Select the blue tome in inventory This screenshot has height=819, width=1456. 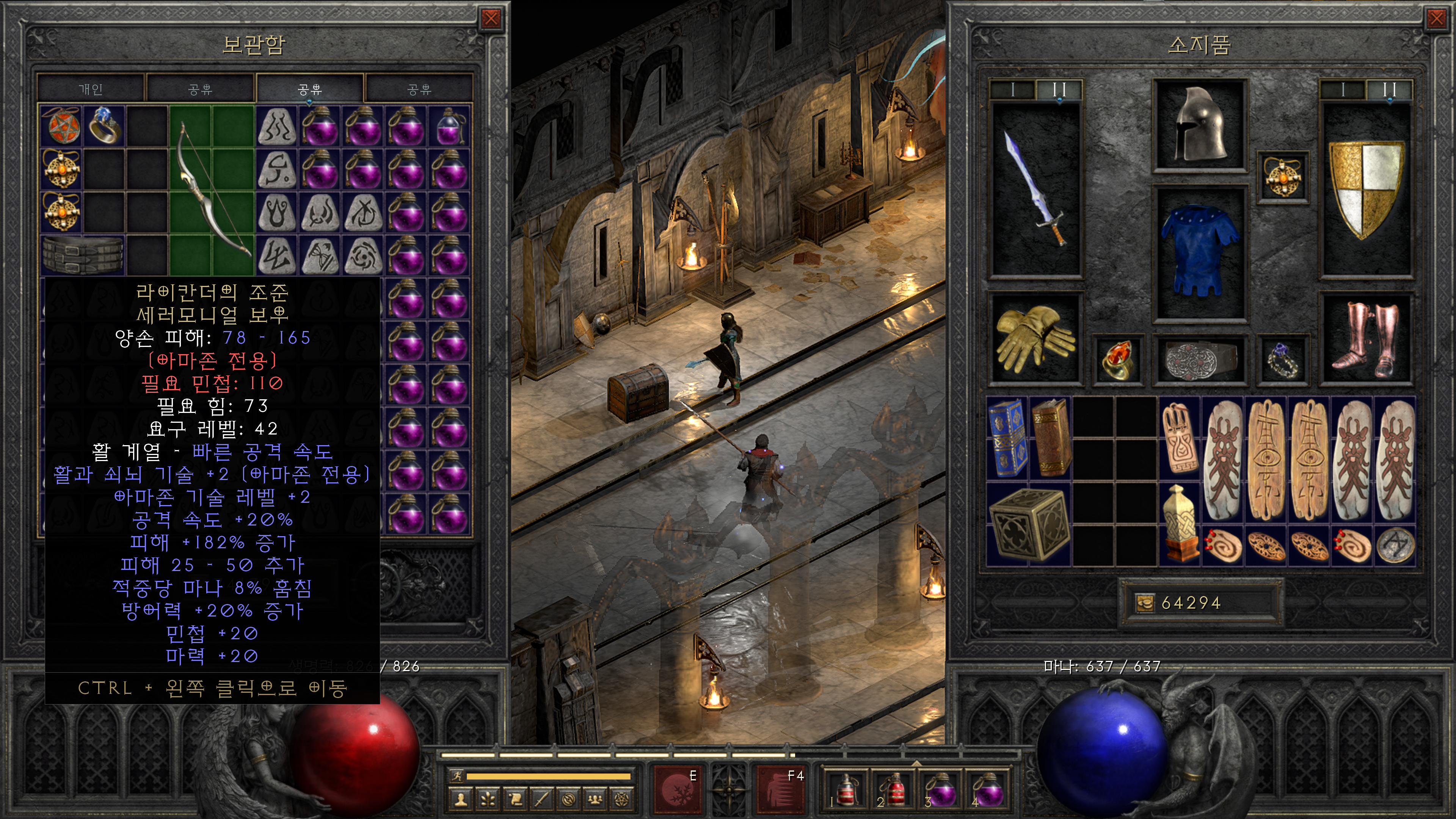[1007, 438]
